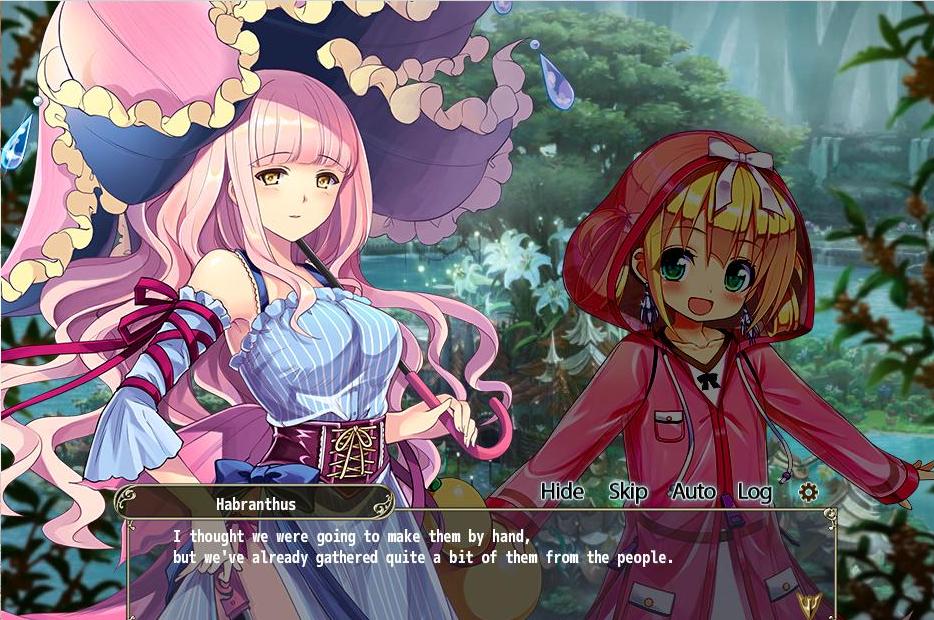The width and height of the screenshot is (934, 620).
Task: Open the dialogue Log
Action: 754,491
